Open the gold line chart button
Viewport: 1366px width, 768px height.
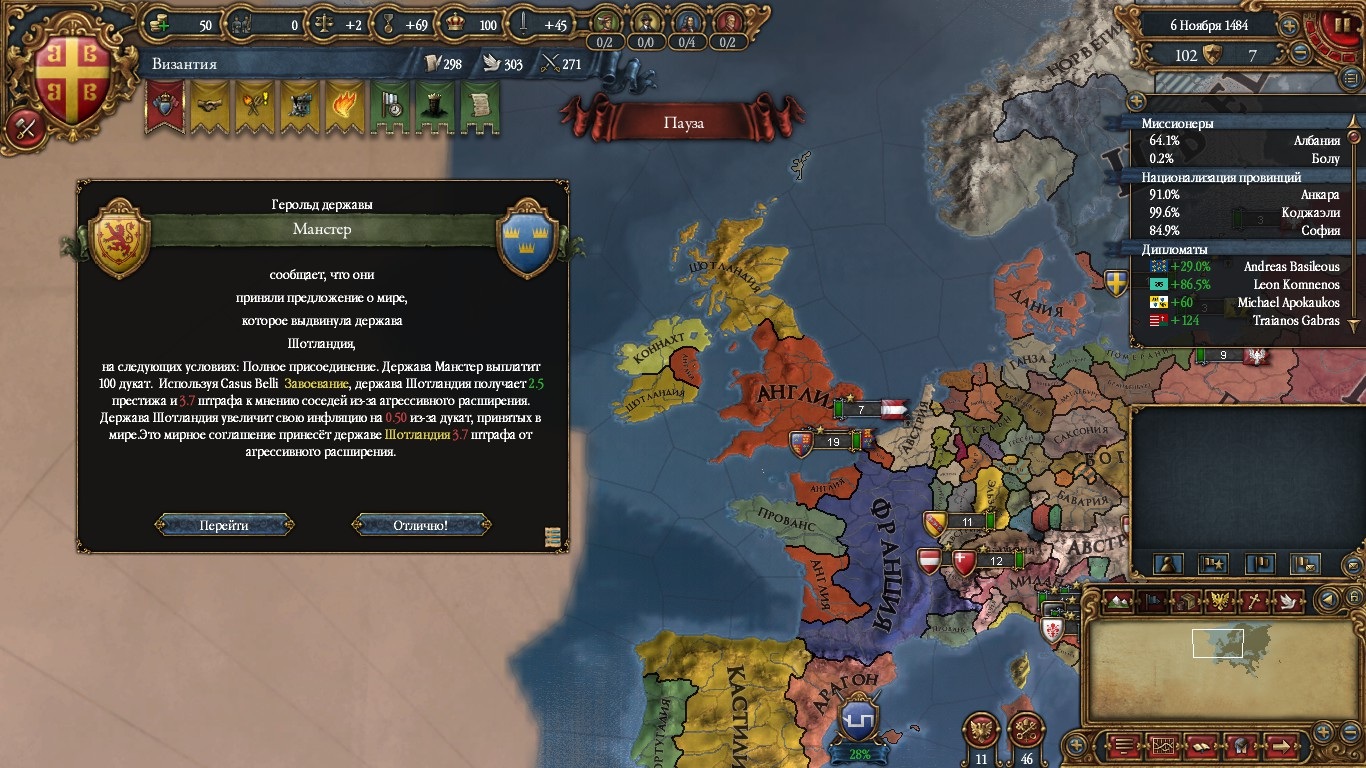click(1163, 745)
